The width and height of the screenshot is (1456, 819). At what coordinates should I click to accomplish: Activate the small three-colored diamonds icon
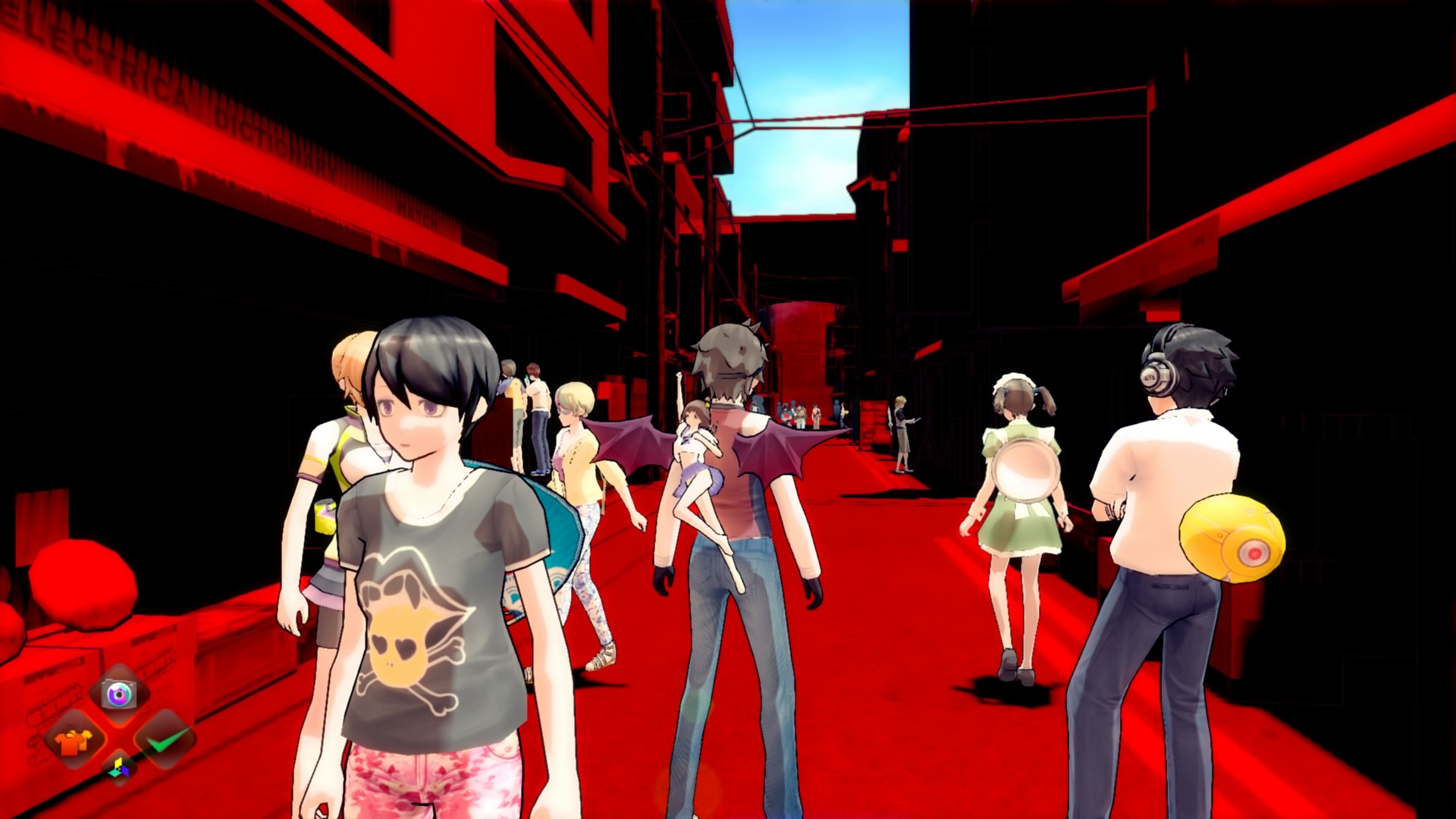119,769
